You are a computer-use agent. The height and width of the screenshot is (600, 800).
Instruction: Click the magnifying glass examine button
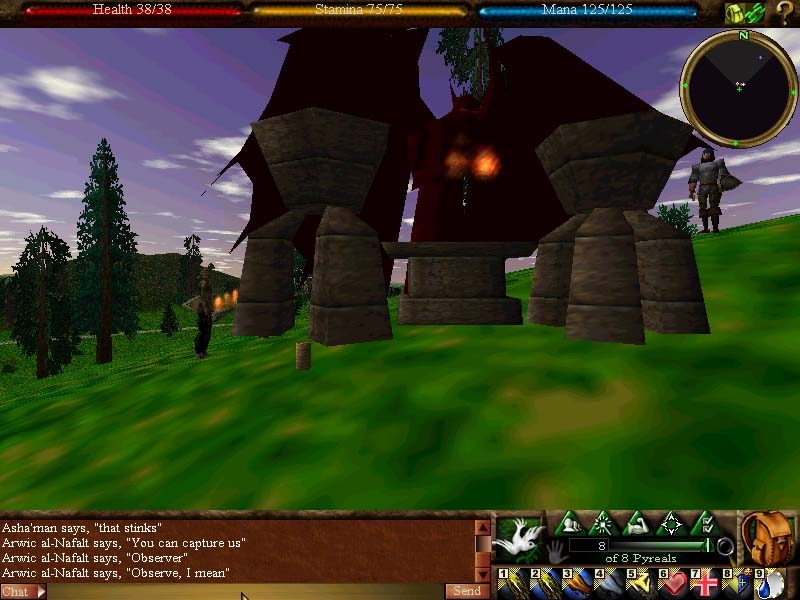point(726,546)
